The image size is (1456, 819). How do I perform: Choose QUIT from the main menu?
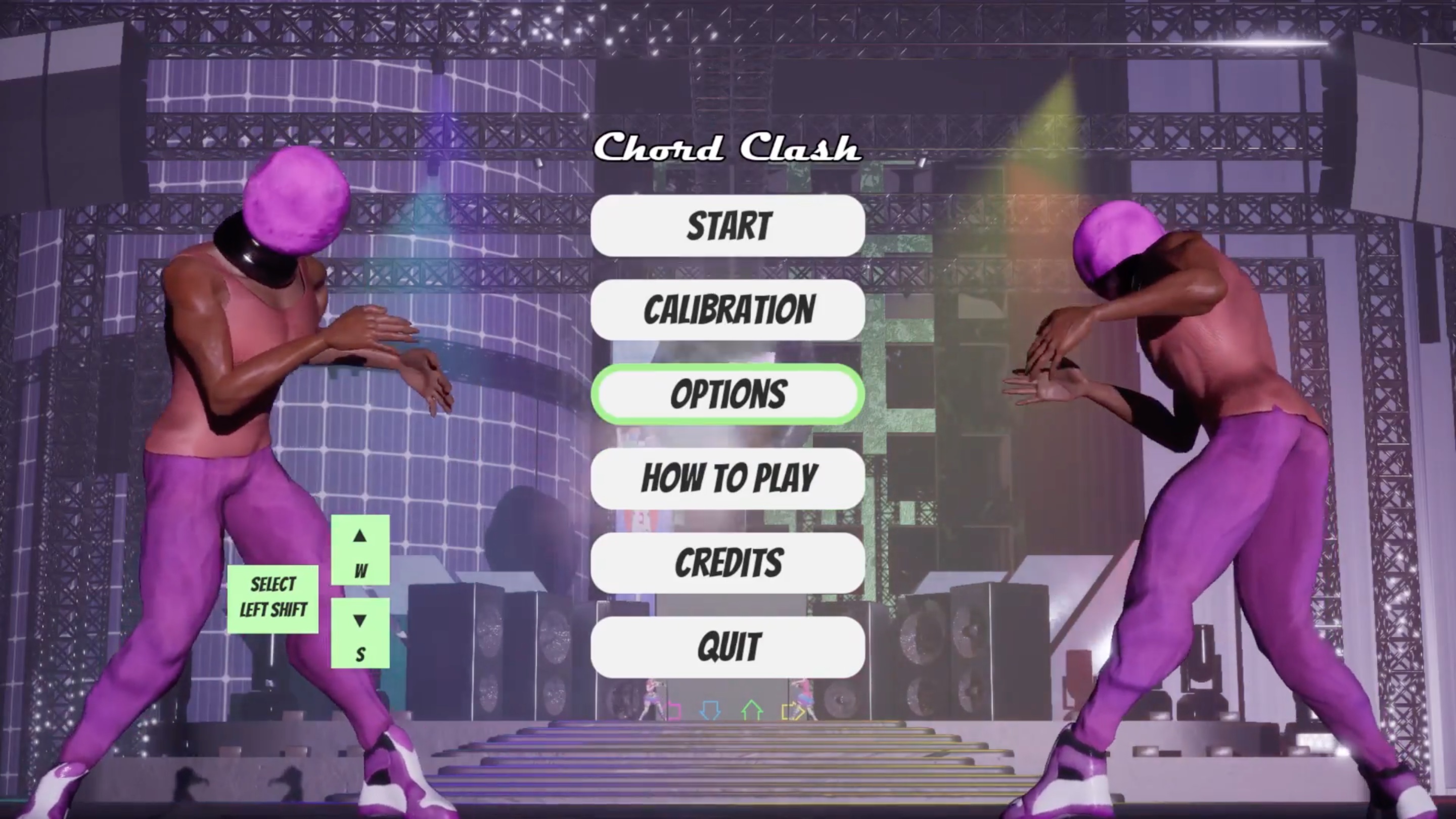(x=728, y=647)
